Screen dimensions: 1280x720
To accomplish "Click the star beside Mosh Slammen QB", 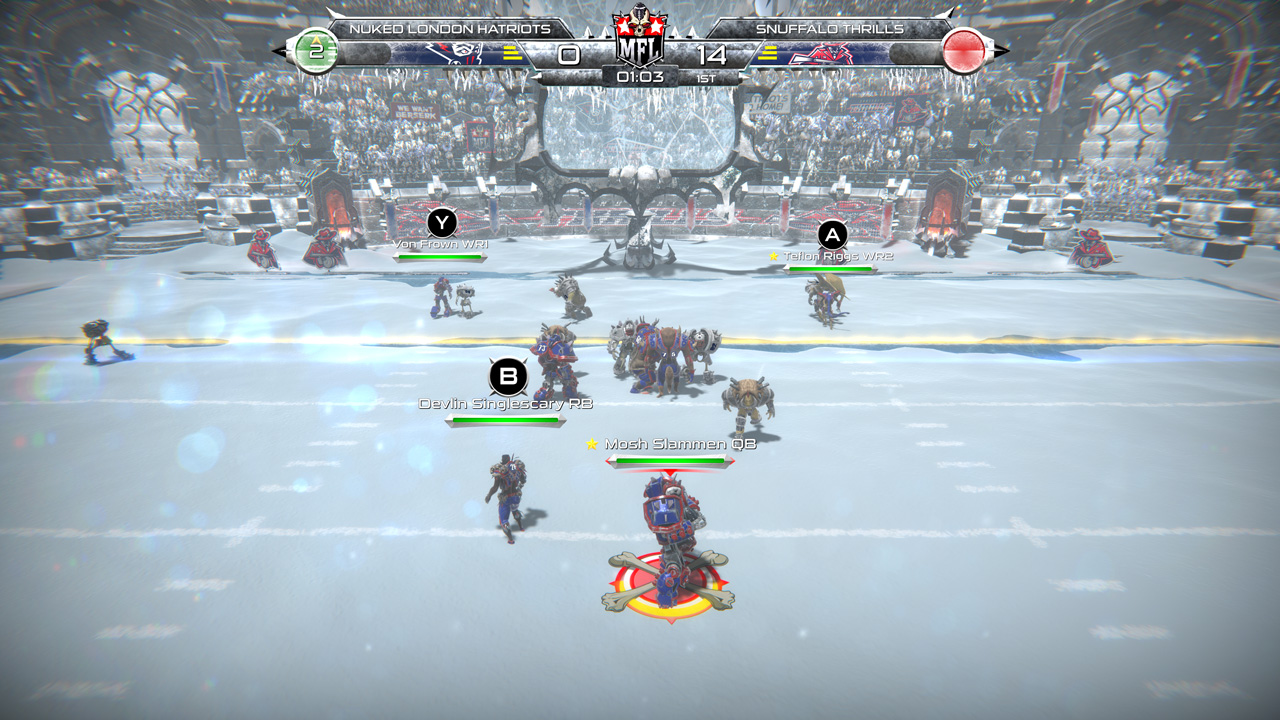I will pyautogui.click(x=590, y=442).
